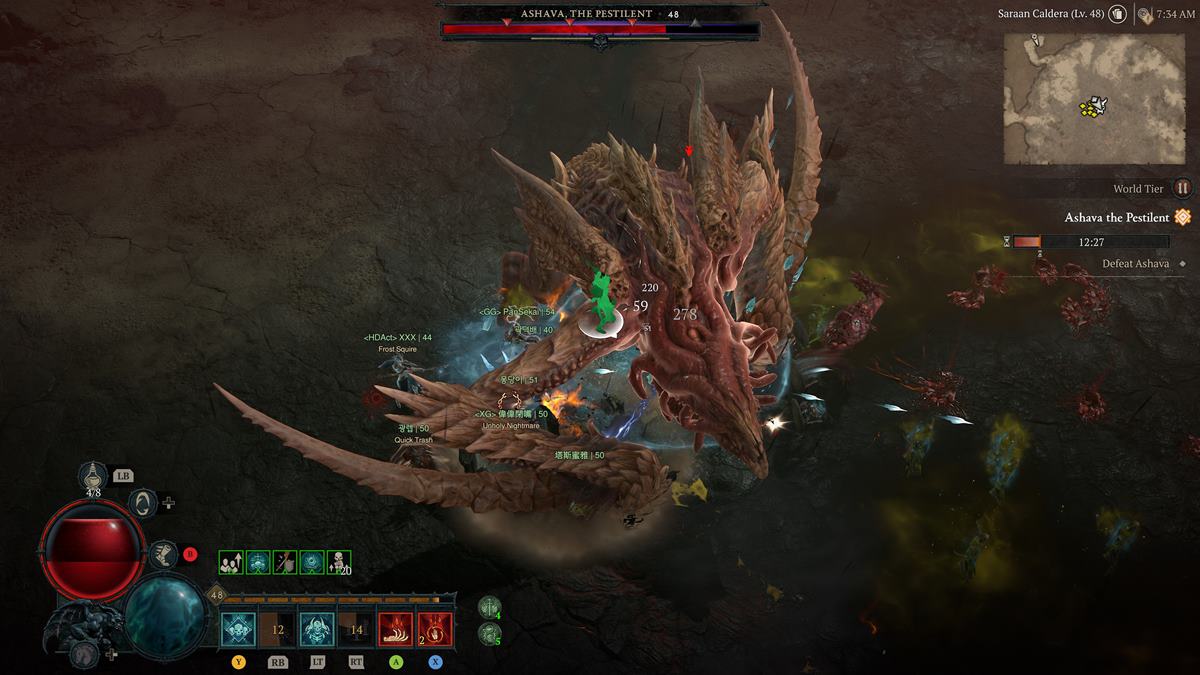Select the skill slot showing cooldown 12
Image resolution: width=1200 pixels, height=675 pixels.
tap(277, 630)
